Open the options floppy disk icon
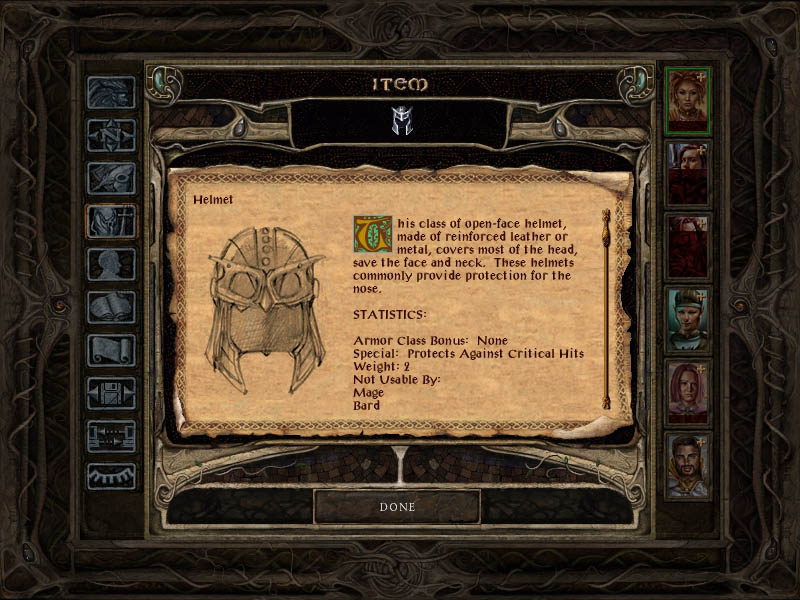Screen dimensions: 800x600 coord(110,393)
